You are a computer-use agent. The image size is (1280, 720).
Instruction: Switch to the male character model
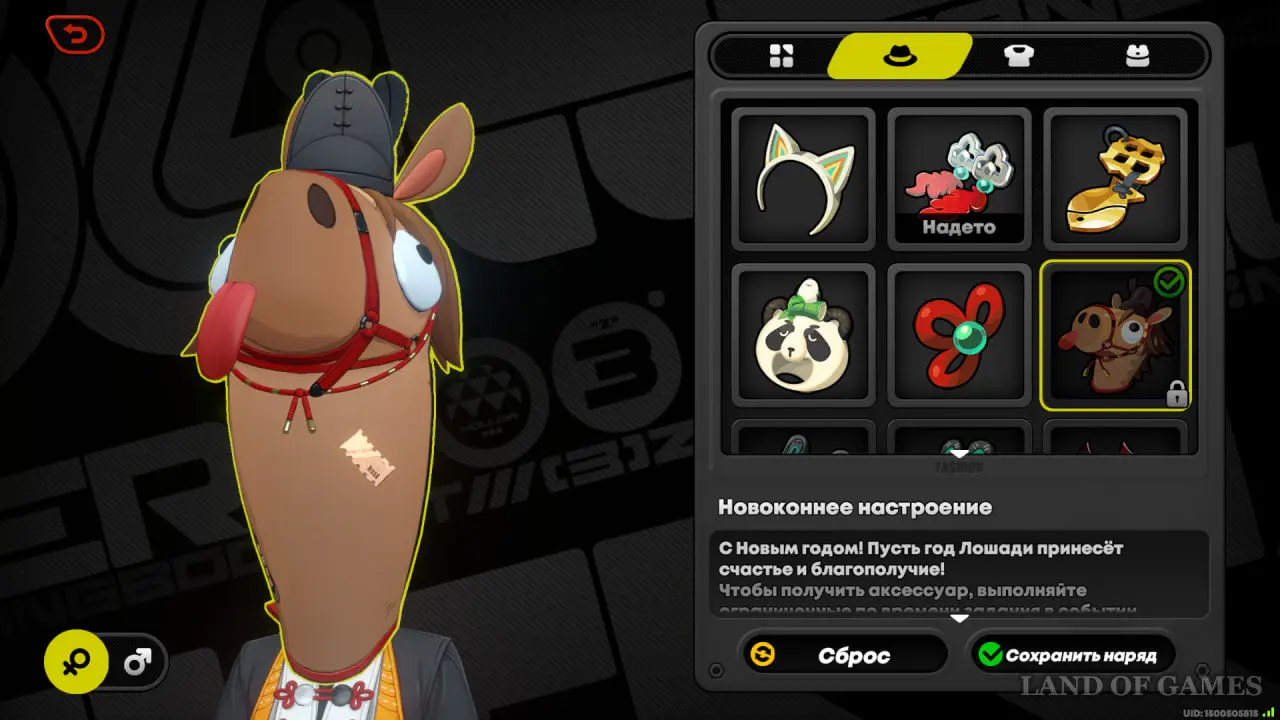coord(137,661)
